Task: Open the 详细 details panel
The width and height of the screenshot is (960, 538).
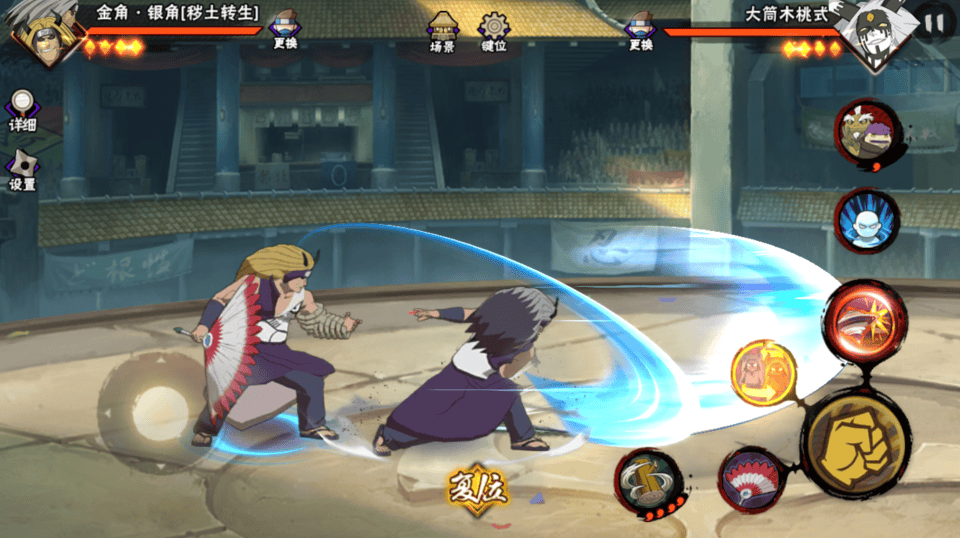Action: click(x=22, y=110)
